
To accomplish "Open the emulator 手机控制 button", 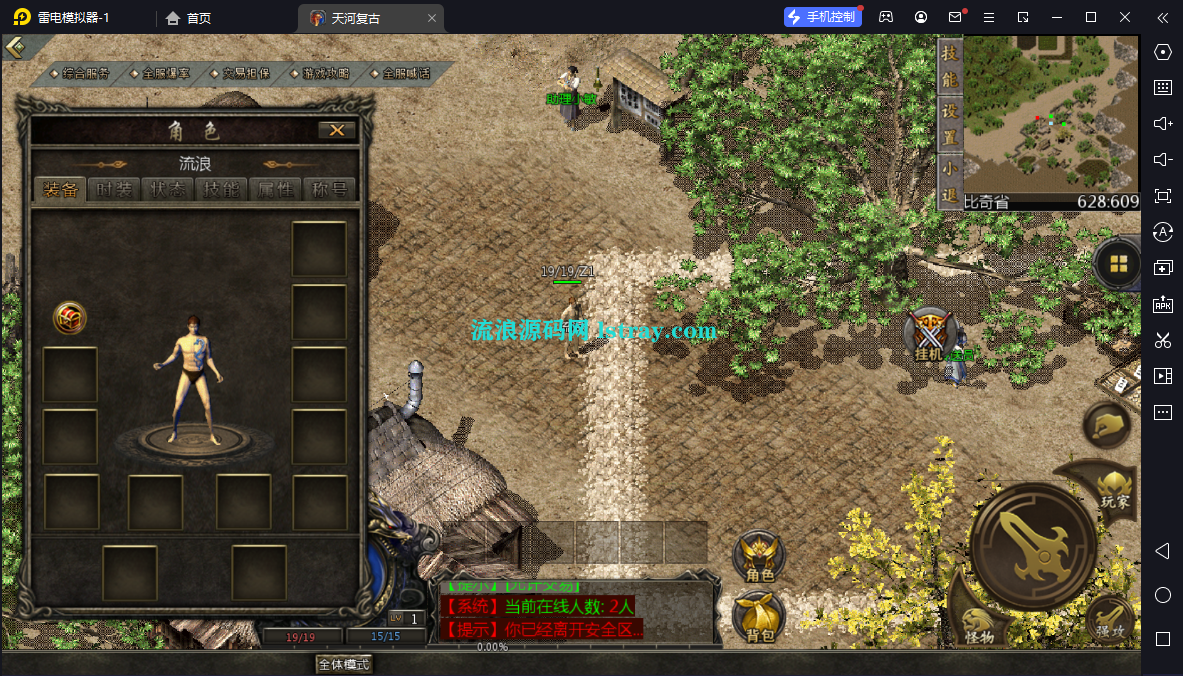I will tap(823, 17).
